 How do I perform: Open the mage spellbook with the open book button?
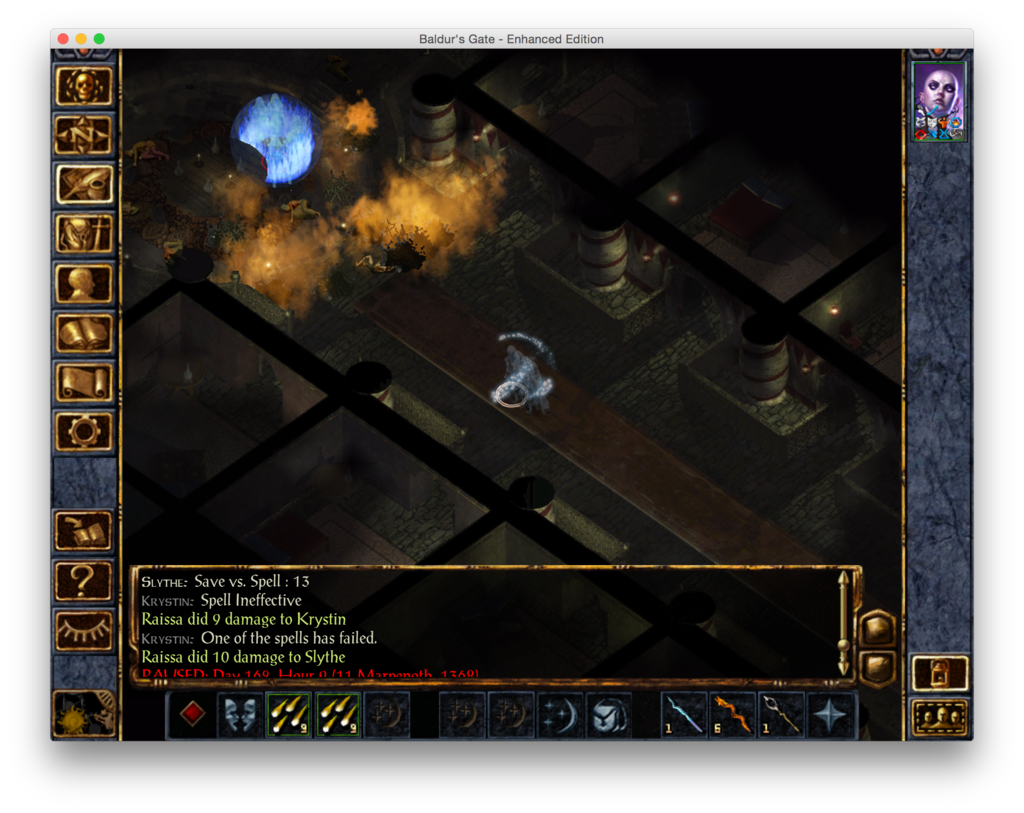[84, 333]
